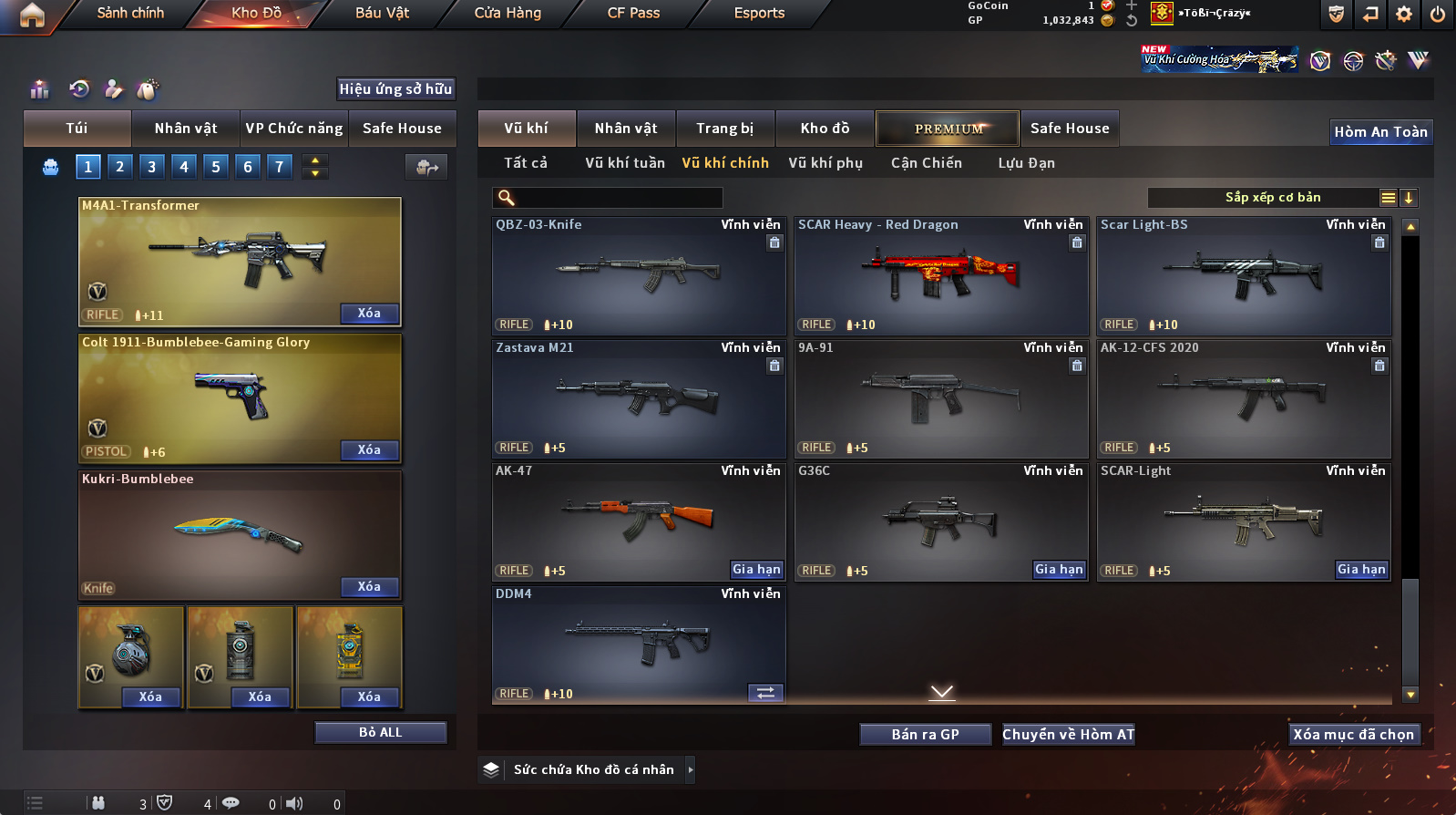The image size is (1456, 815).
Task: Switch to bag number 3
Action: 152,167
